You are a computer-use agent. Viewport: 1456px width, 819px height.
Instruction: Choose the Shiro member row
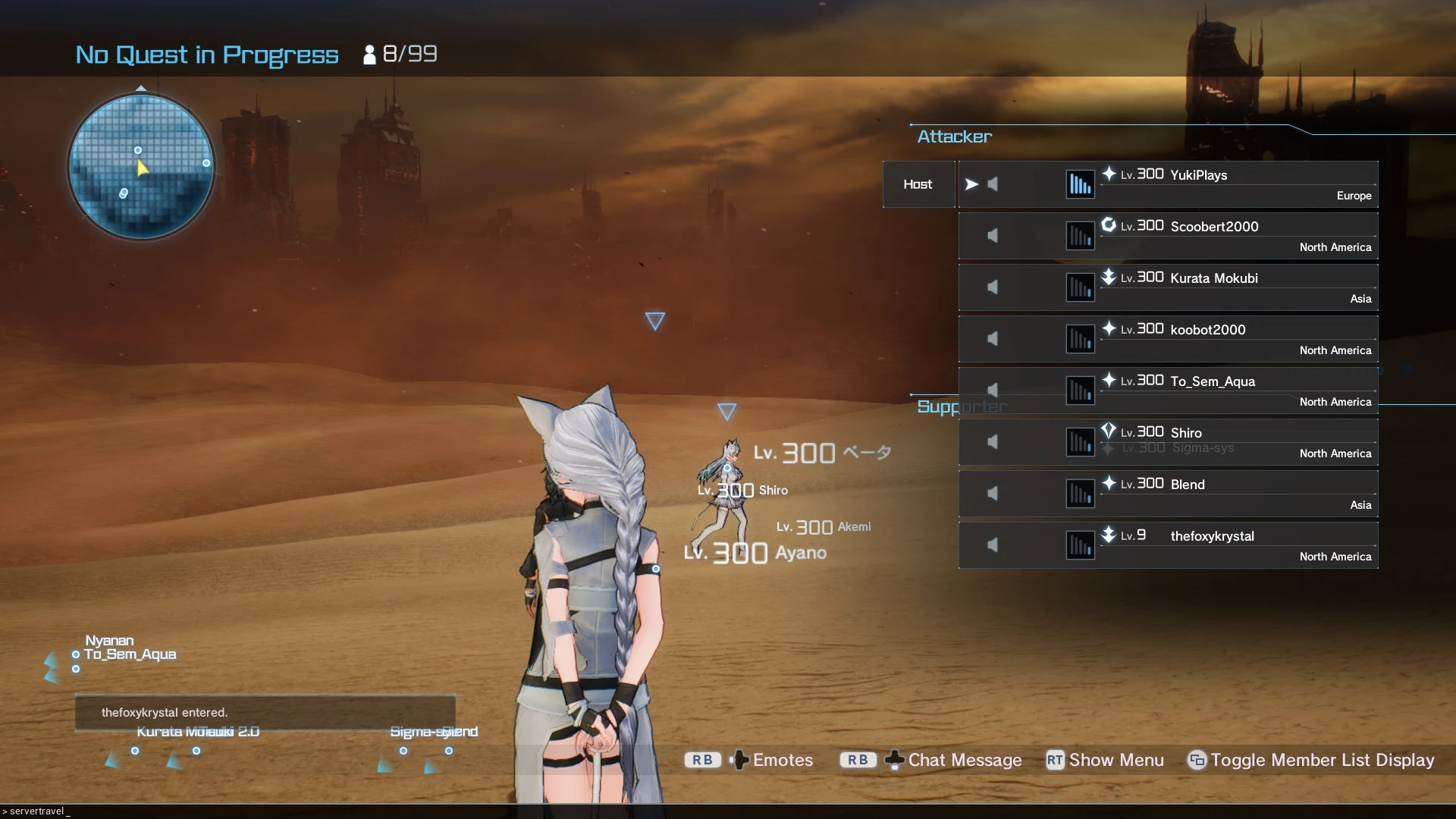point(1186,434)
